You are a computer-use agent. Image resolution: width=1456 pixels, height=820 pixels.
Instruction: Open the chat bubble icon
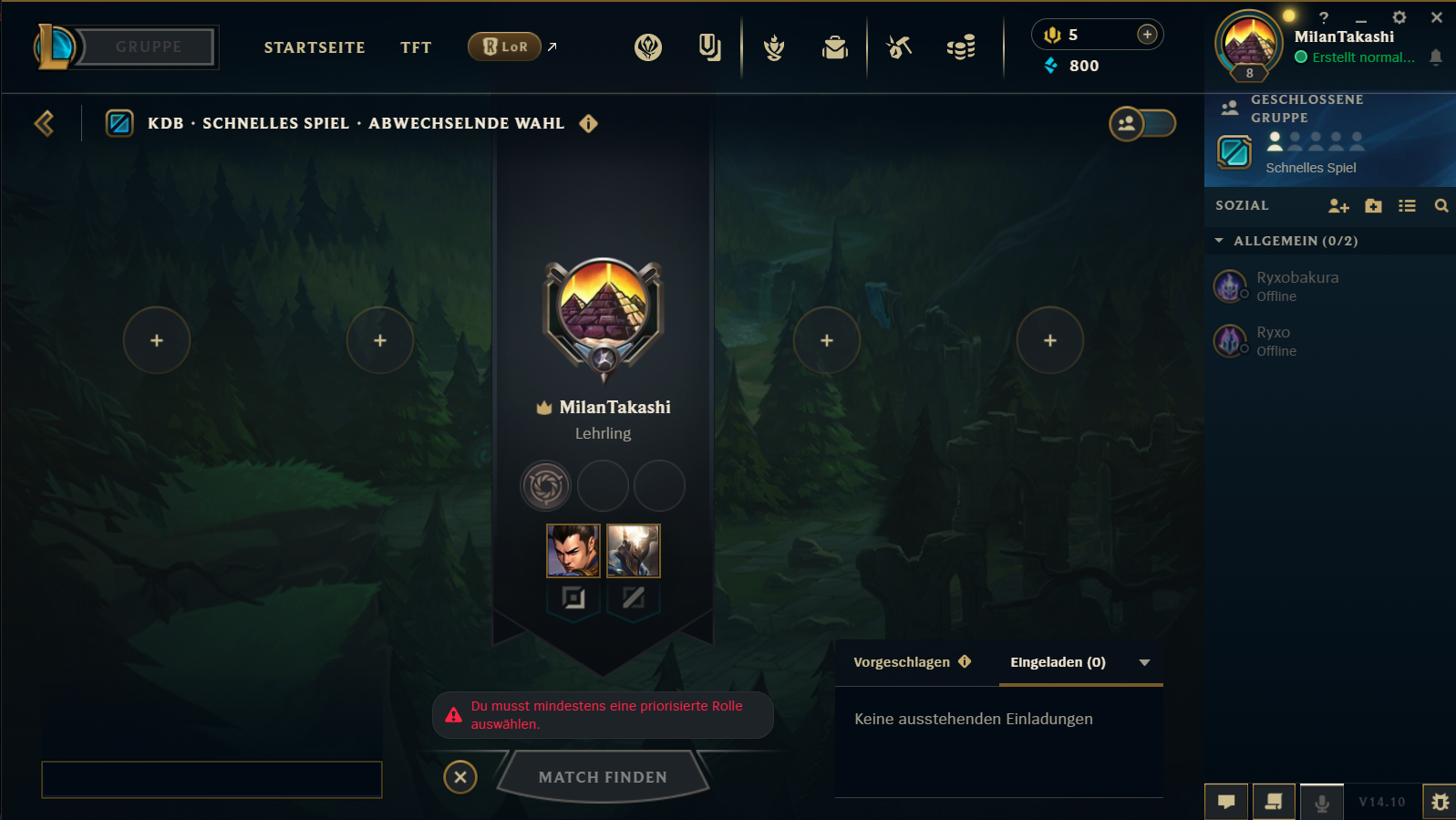coord(1226,801)
